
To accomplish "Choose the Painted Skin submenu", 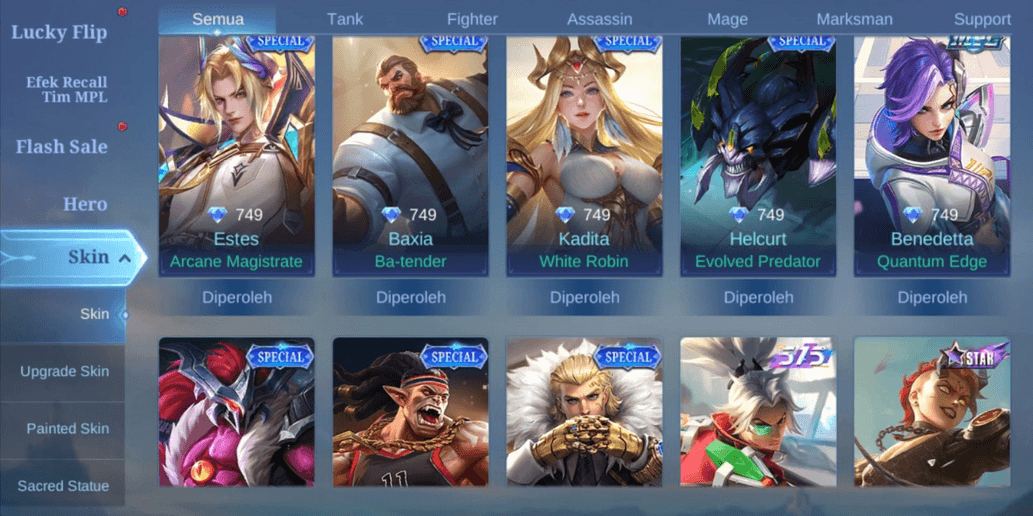I will coord(67,428).
